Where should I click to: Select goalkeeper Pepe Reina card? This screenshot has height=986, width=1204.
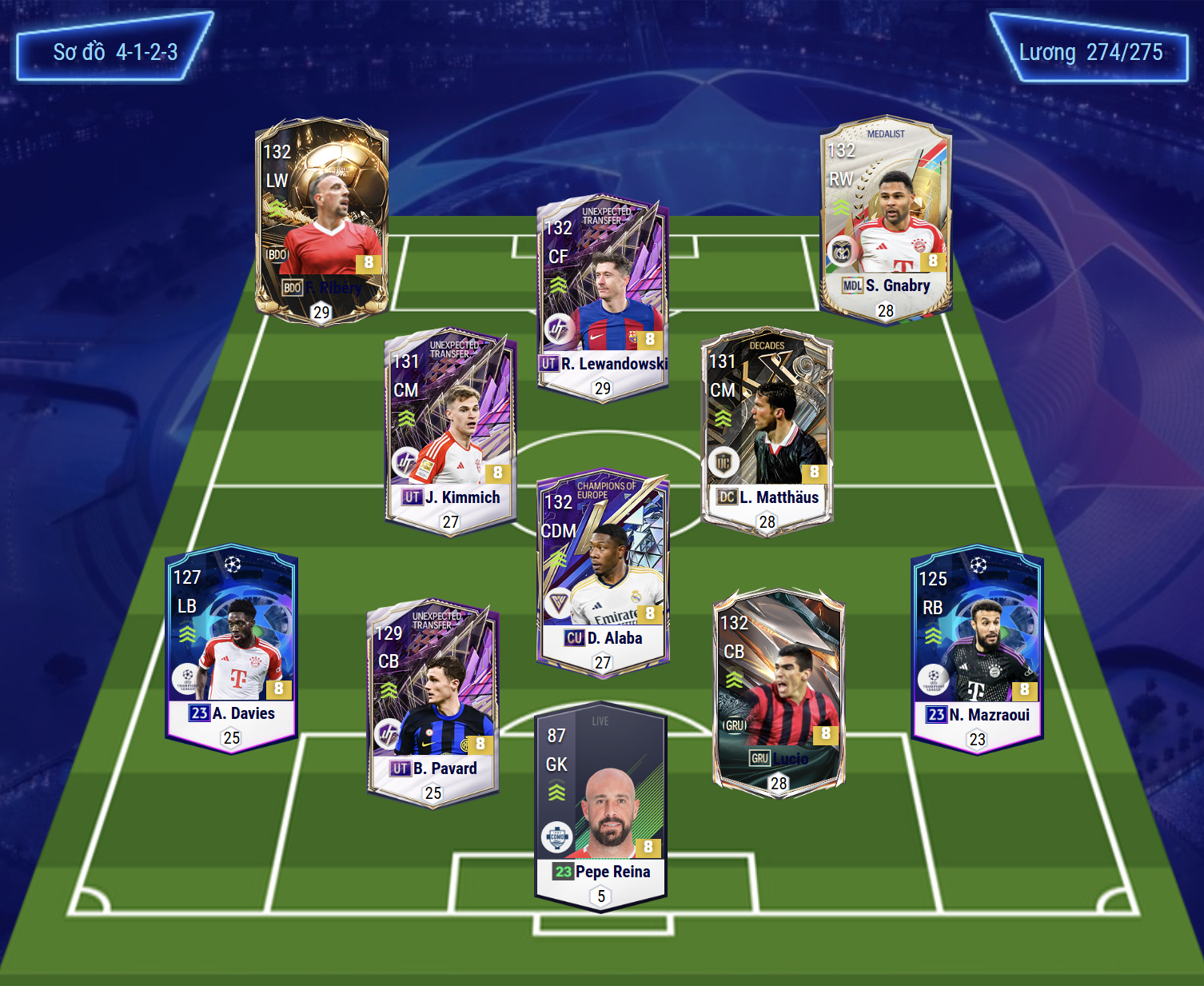[600, 805]
